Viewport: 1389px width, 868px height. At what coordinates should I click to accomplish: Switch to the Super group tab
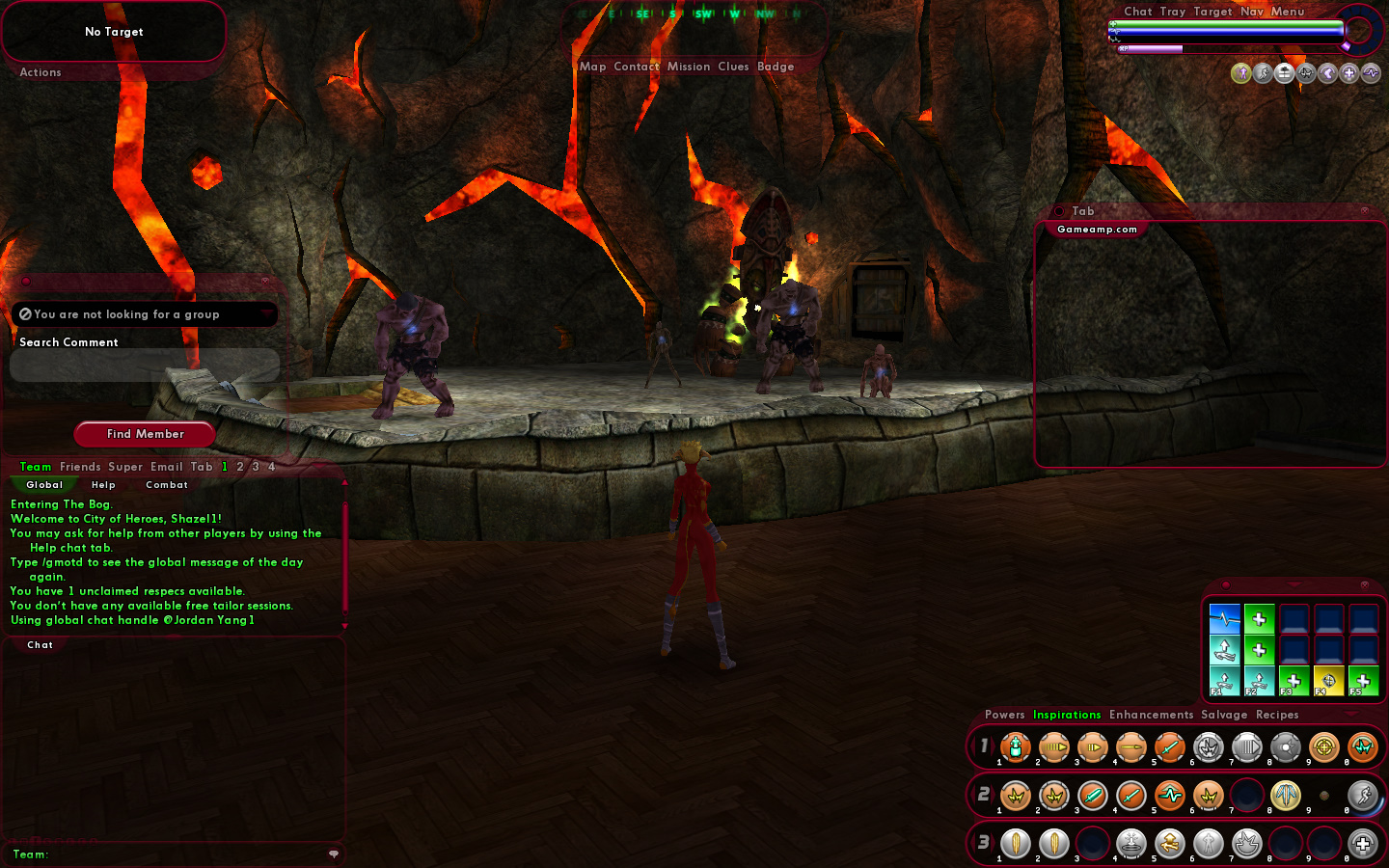point(125,467)
